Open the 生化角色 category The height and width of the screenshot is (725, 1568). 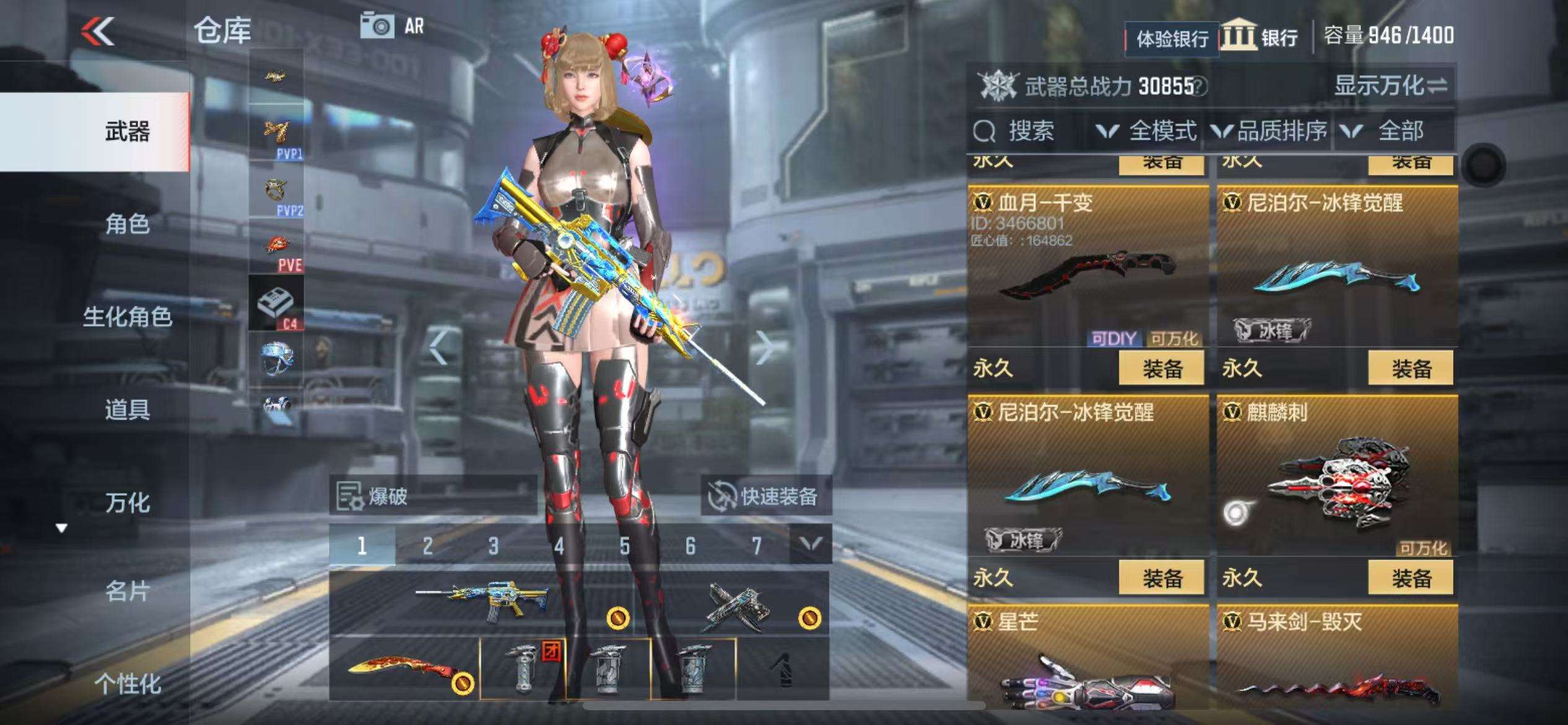click(x=127, y=317)
